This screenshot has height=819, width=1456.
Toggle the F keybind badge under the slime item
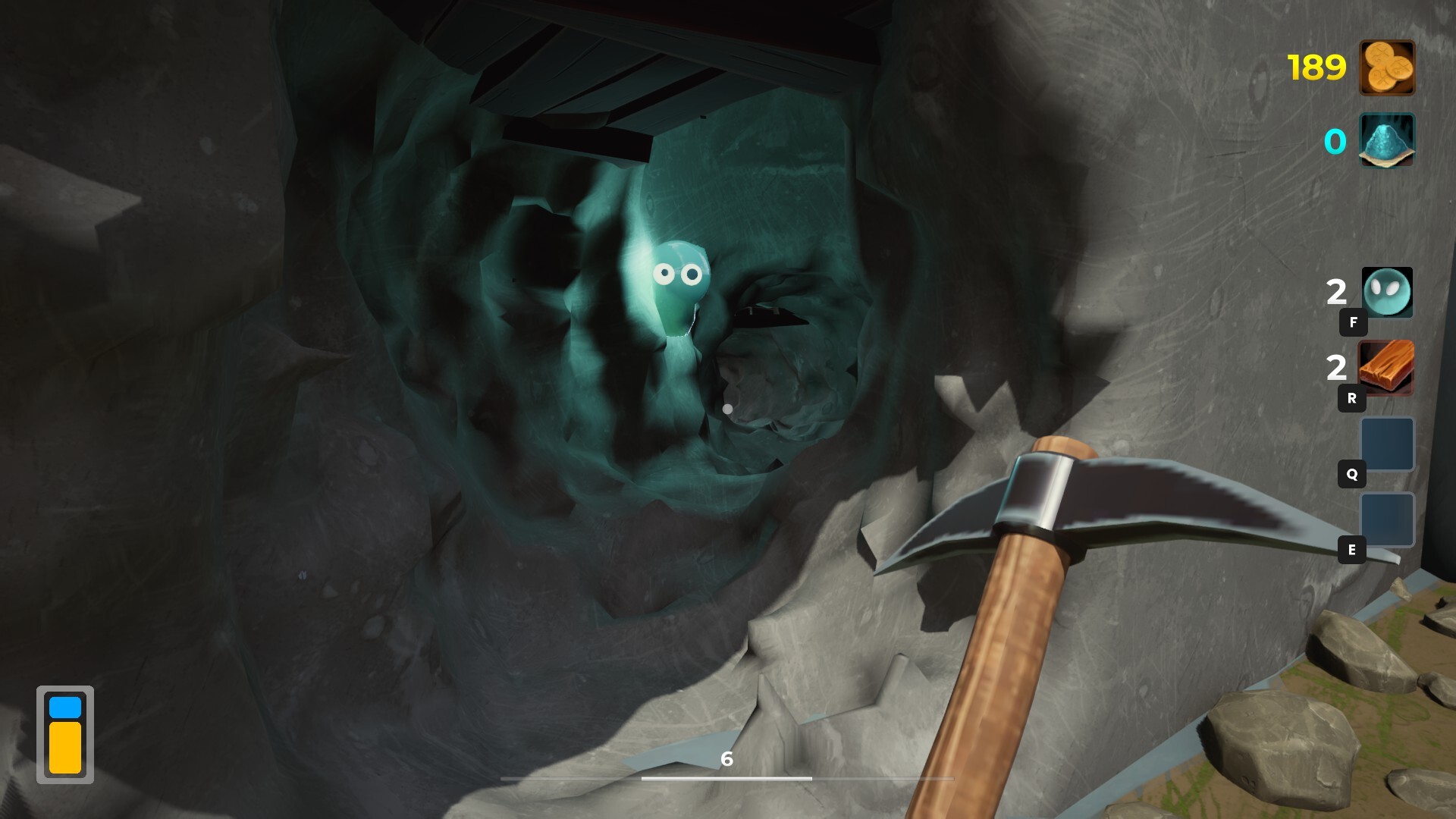(1353, 322)
